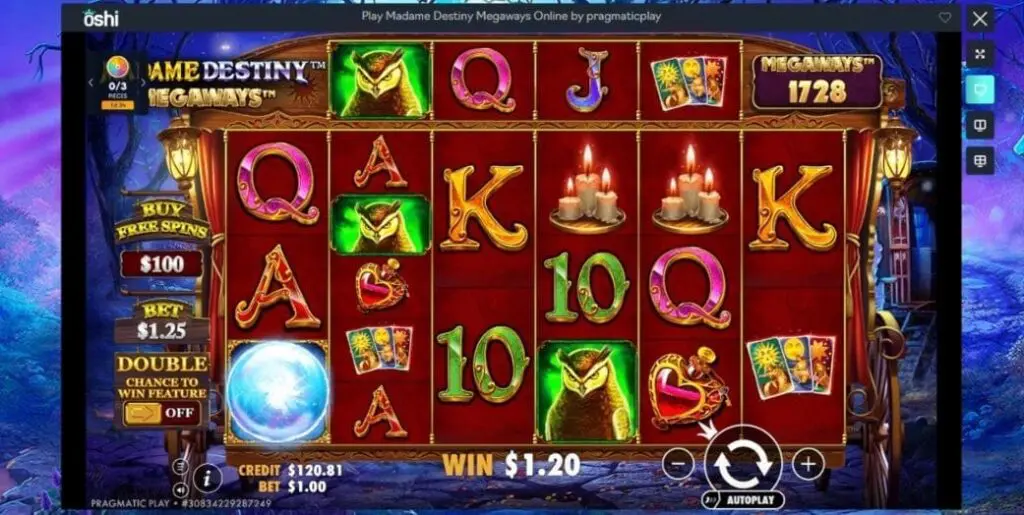Click the Oshi casino logo
Image resolution: width=1024 pixels, height=515 pixels.
pos(101,17)
